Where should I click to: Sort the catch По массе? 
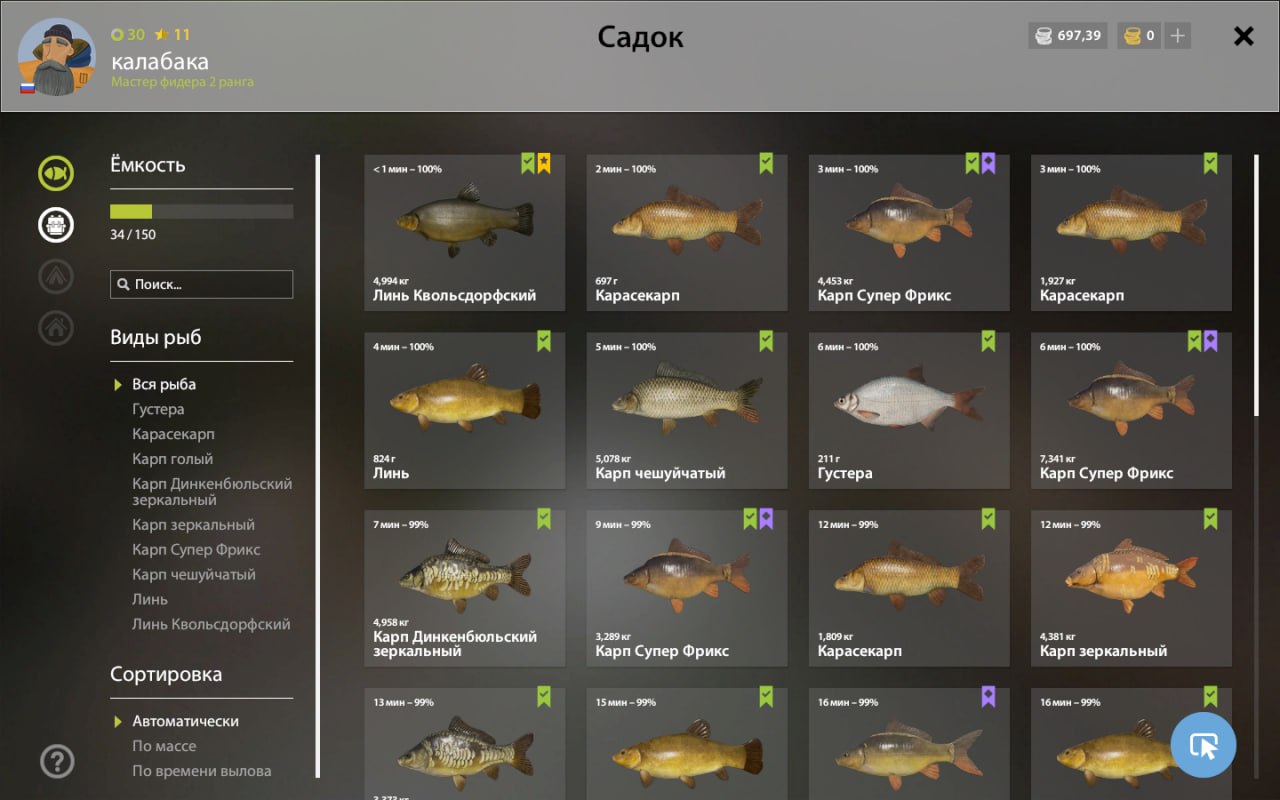tap(164, 746)
